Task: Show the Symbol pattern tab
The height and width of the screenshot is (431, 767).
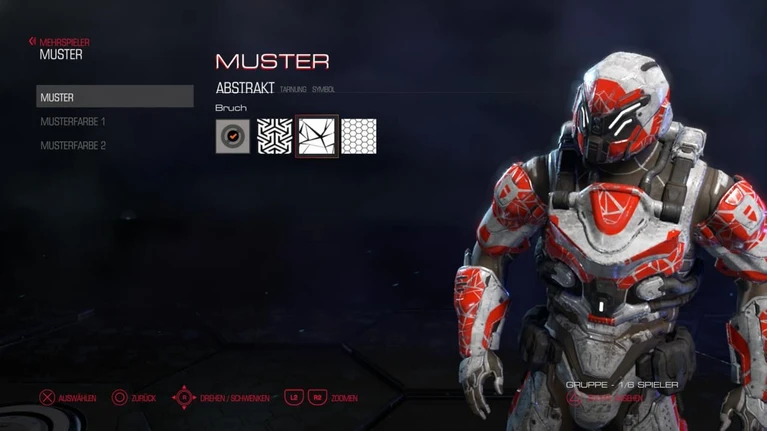Action: tap(323, 90)
